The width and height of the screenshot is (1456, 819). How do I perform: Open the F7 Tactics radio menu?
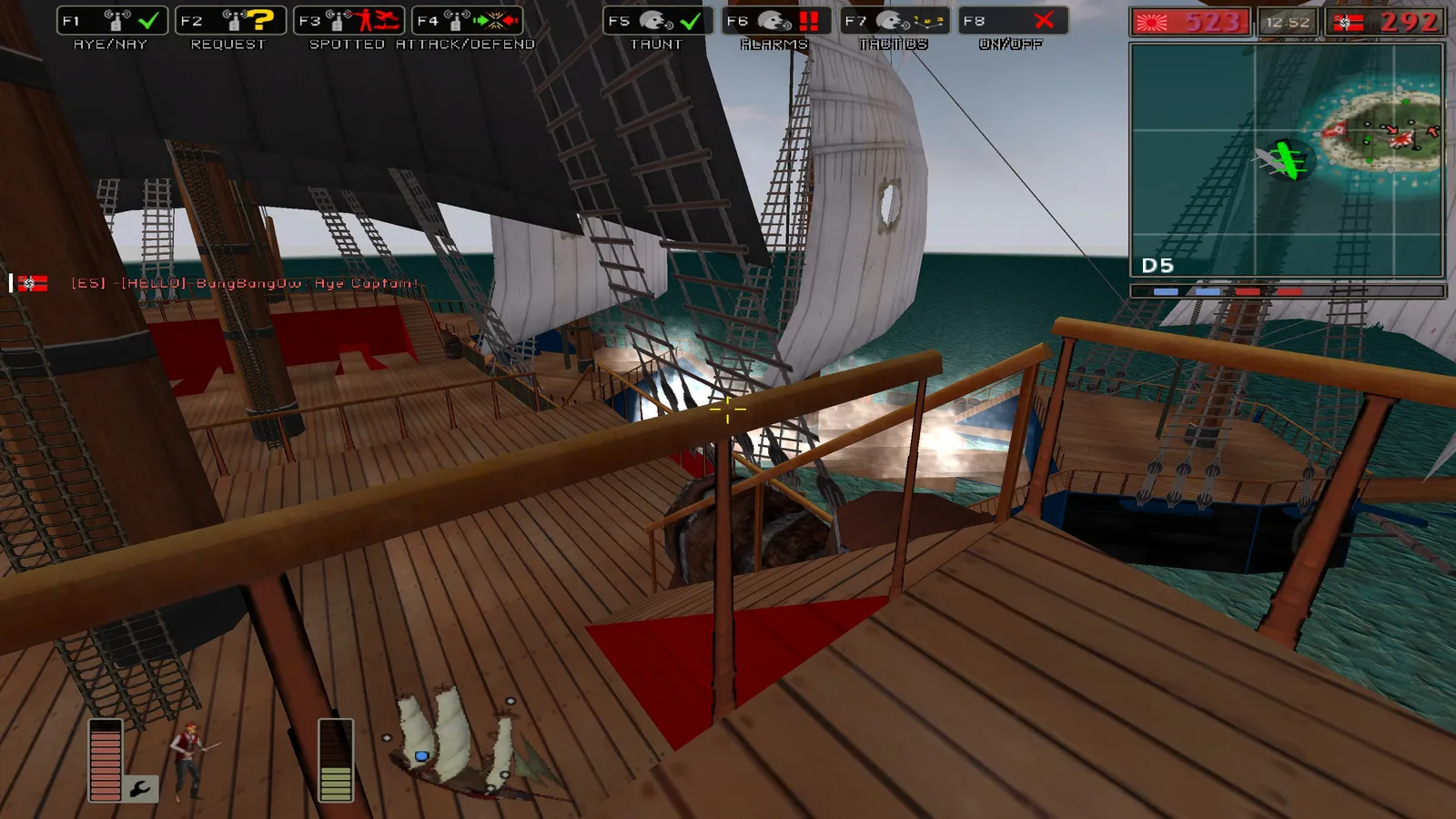tap(894, 21)
